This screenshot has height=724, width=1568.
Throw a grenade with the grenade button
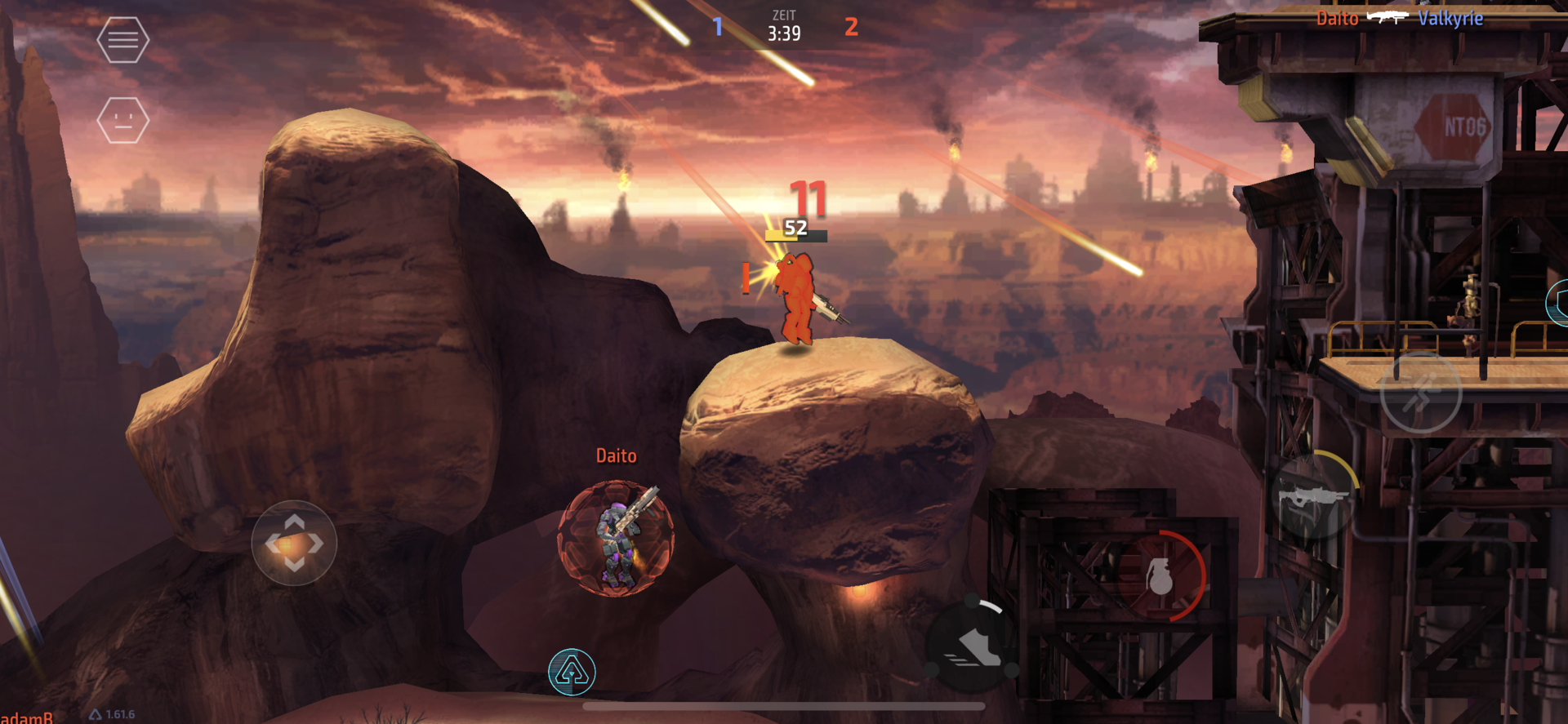tap(1160, 576)
